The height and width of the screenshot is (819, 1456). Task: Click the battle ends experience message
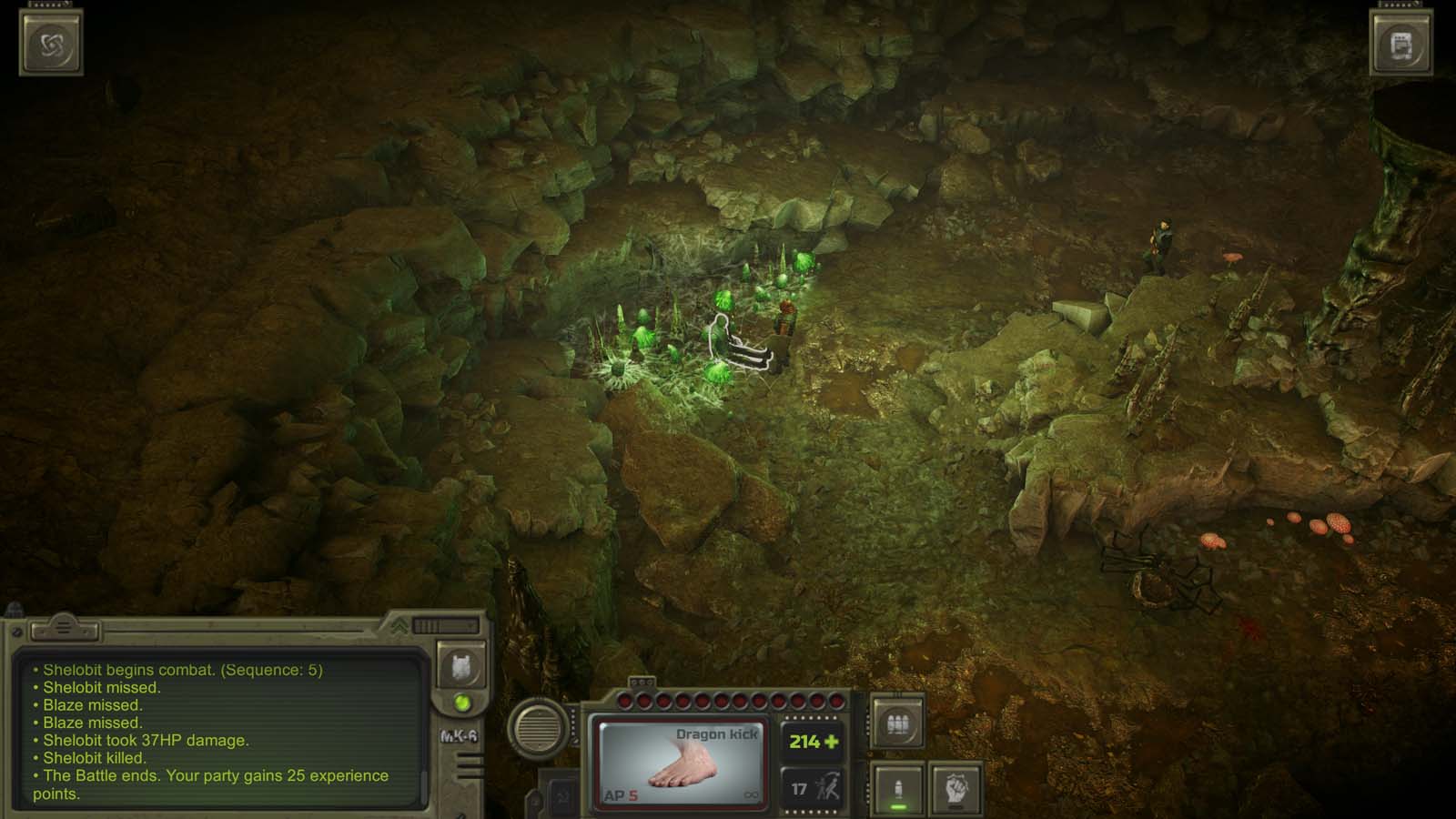point(196,775)
